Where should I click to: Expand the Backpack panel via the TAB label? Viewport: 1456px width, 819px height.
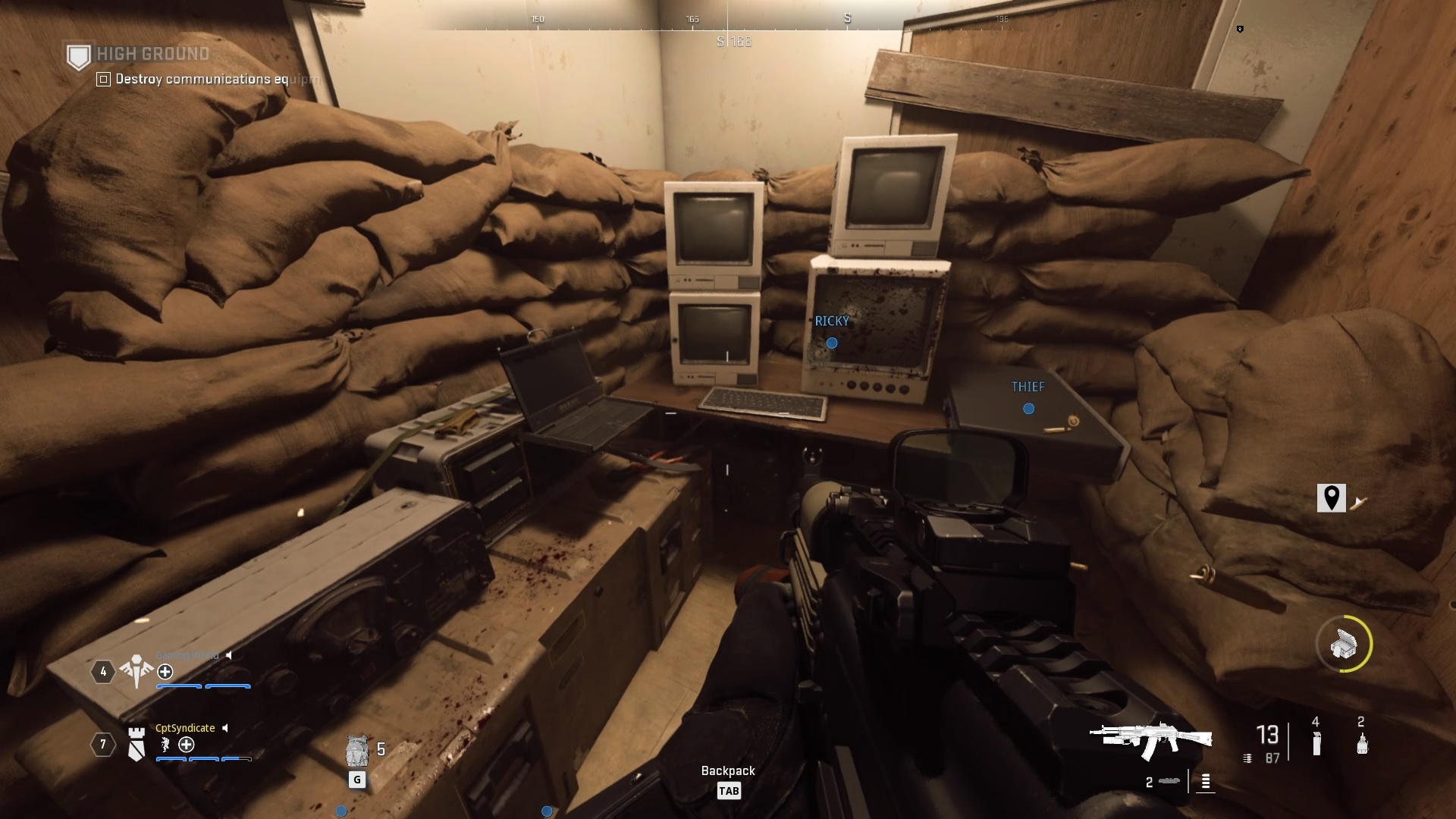point(730,791)
